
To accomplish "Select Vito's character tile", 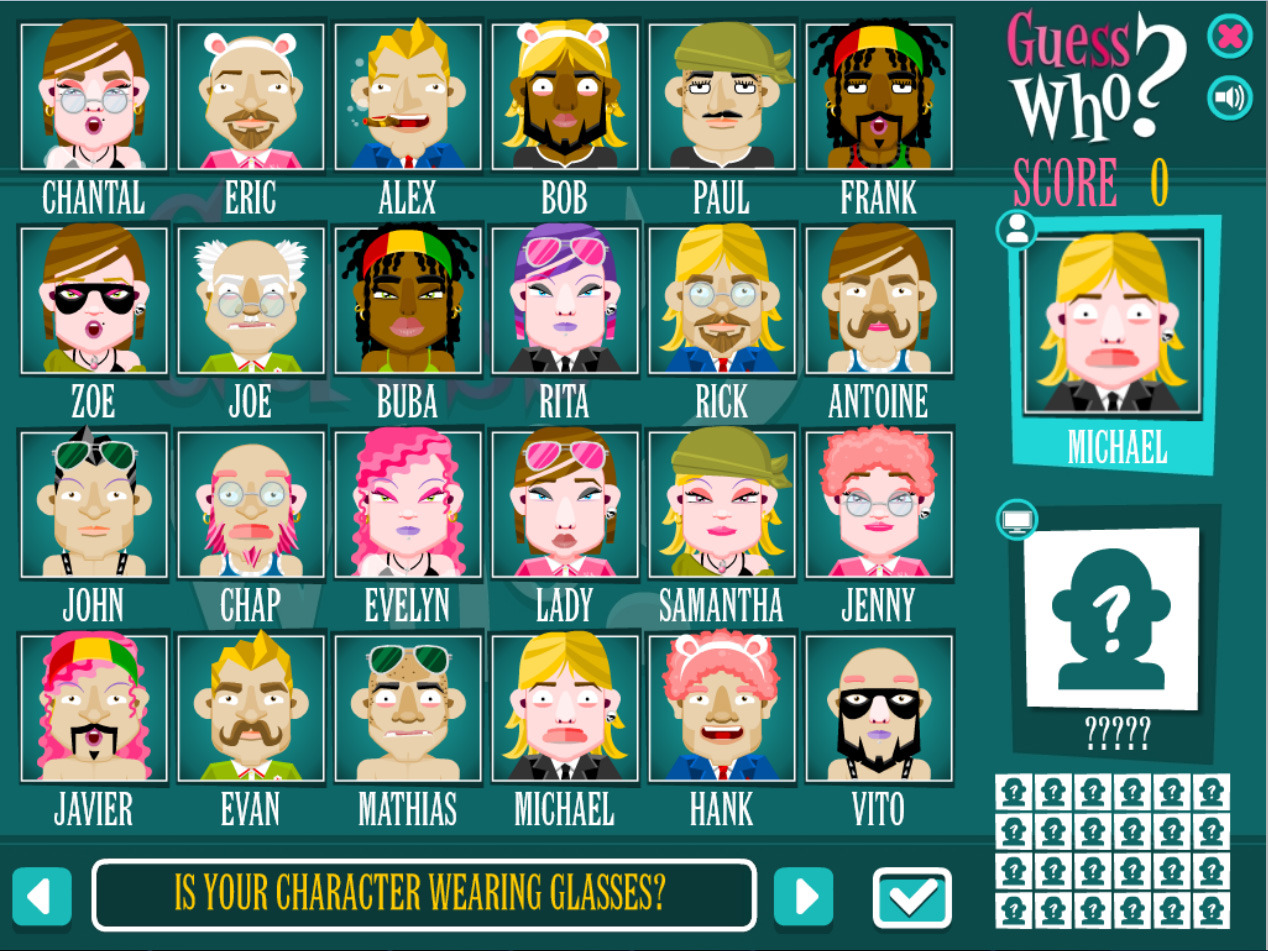I will tap(878, 708).
